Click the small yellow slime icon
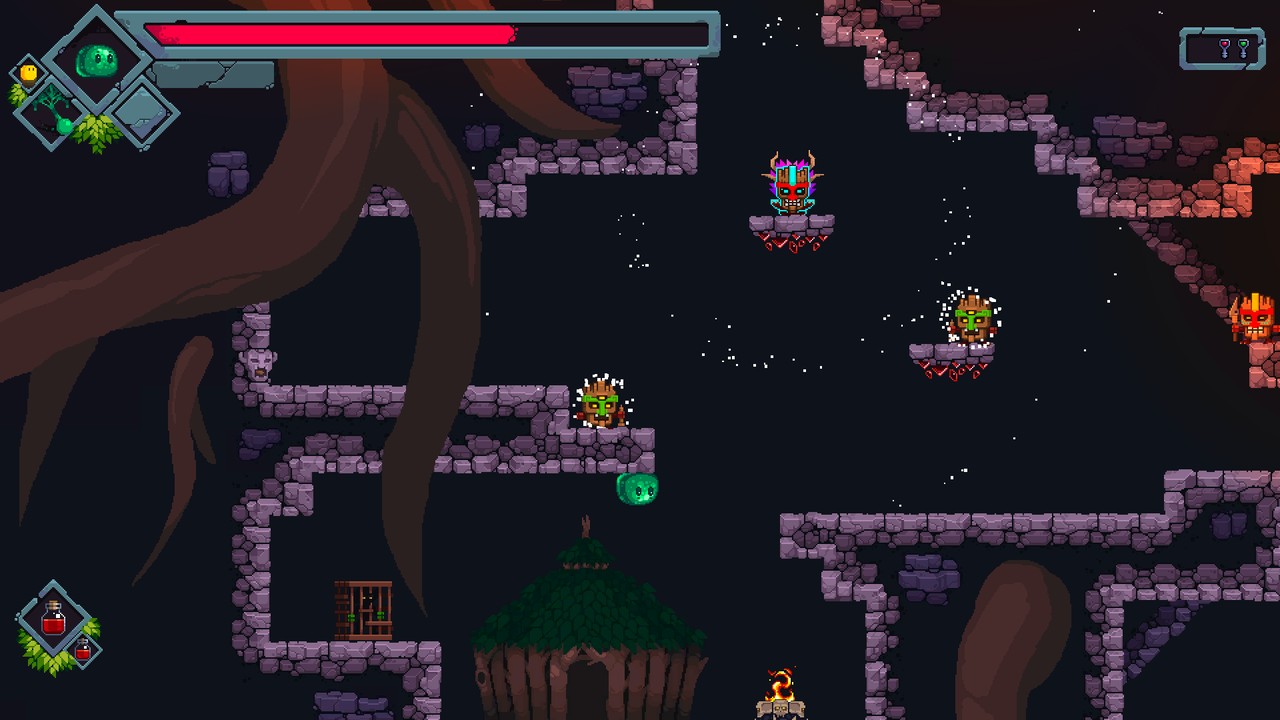The width and height of the screenshot is (1280, 720). click(29, 73)
